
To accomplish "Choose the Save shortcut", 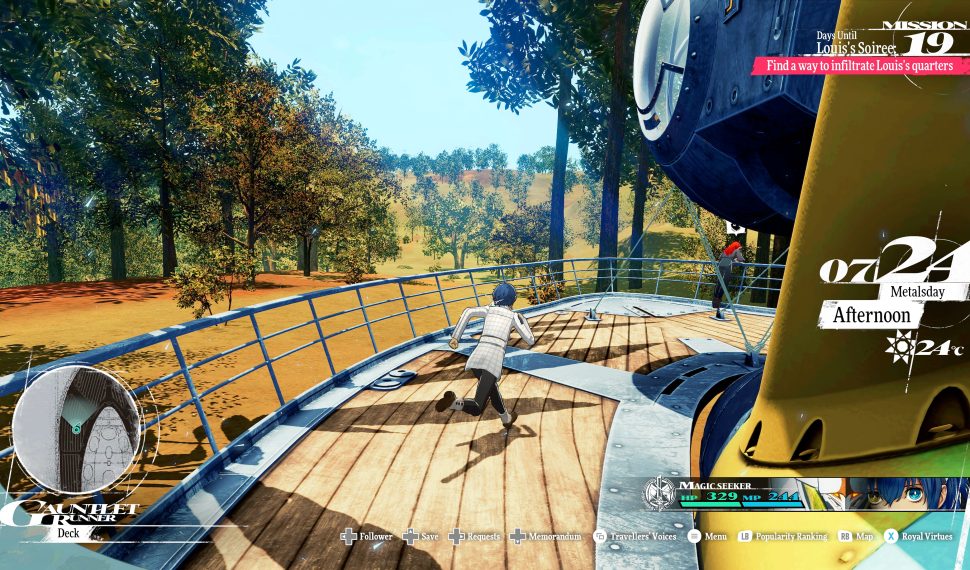I will [x=421, y=537].
